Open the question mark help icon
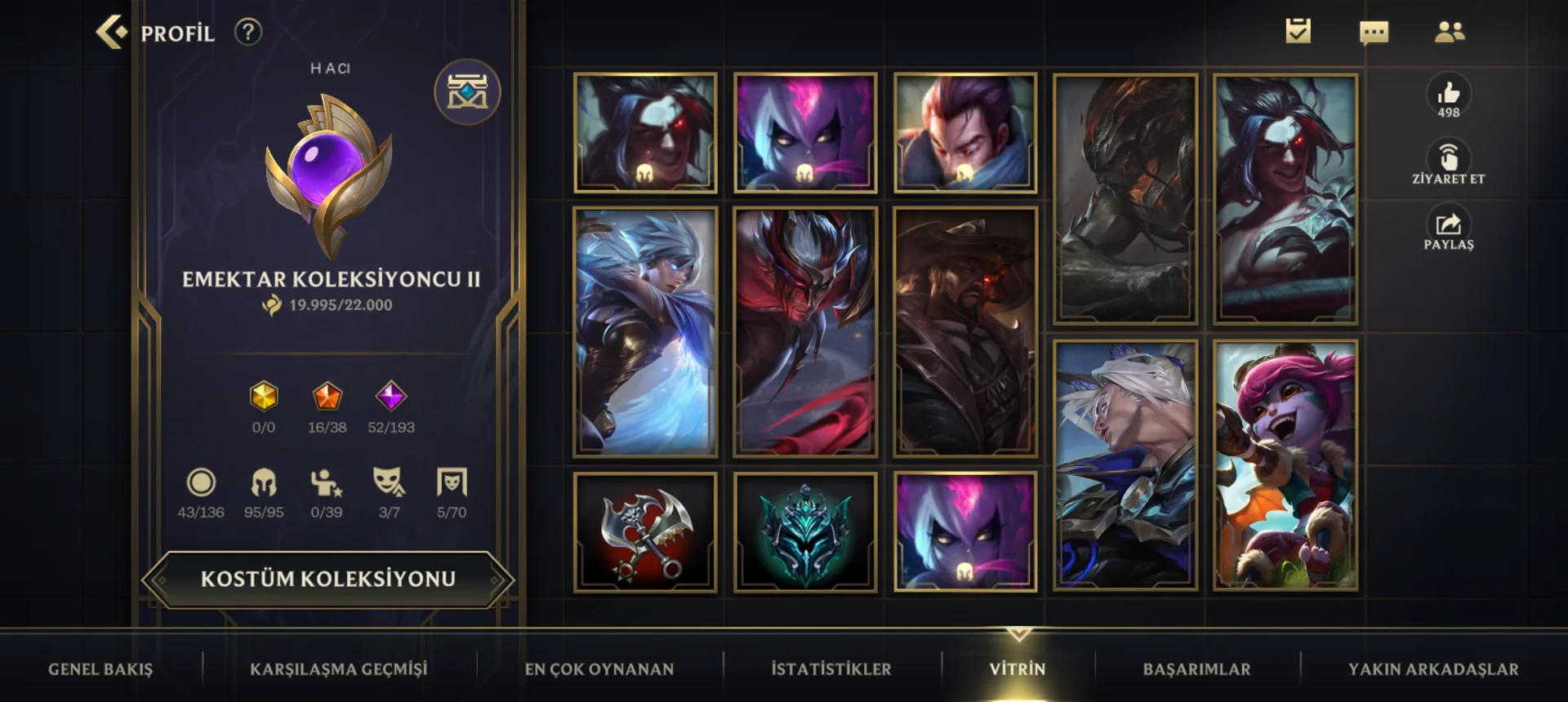The image size is (1568, 702). coord(247,33)
